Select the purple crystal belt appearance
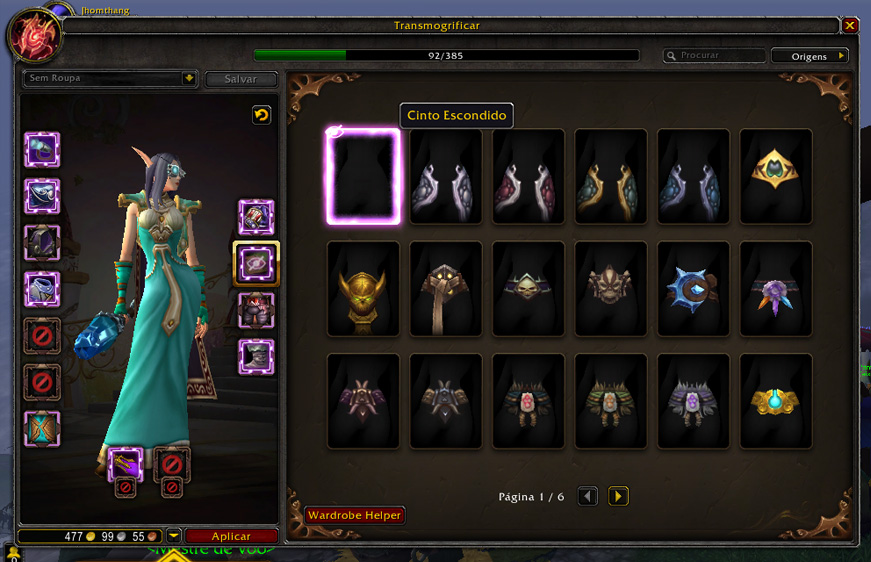 tap(775, 288)
